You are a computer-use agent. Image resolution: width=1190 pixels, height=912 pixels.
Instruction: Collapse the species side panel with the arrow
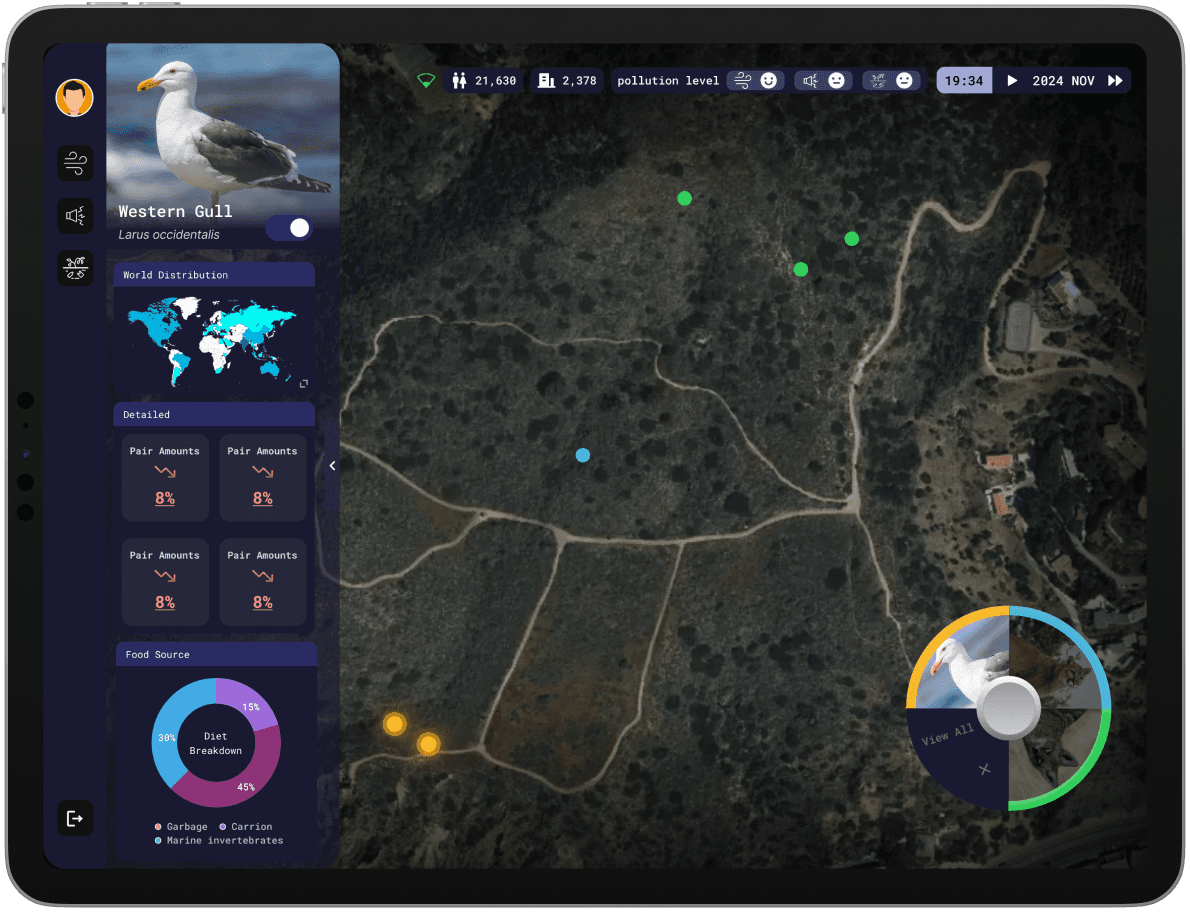[332, 465]
